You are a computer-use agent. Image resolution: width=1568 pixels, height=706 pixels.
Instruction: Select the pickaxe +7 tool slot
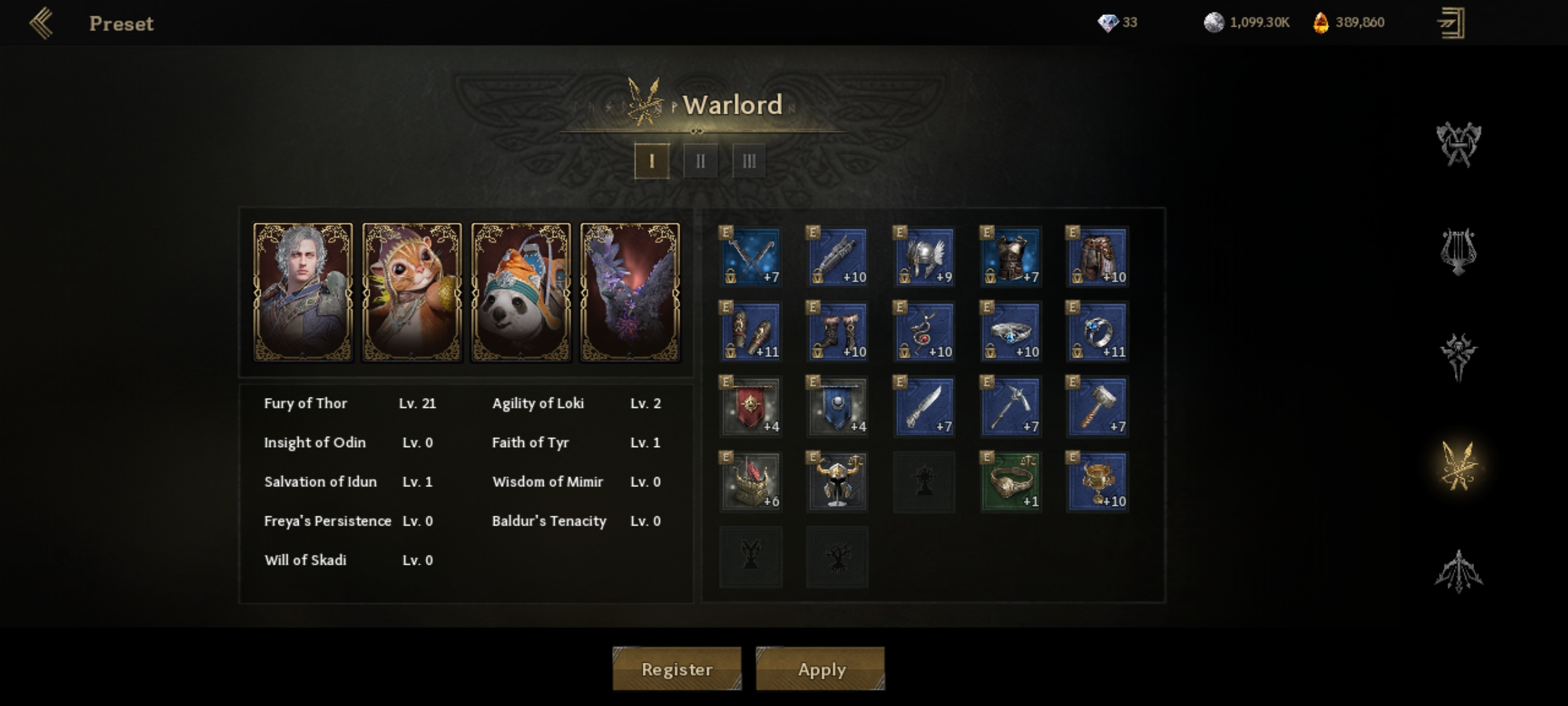click(1011, 407)
